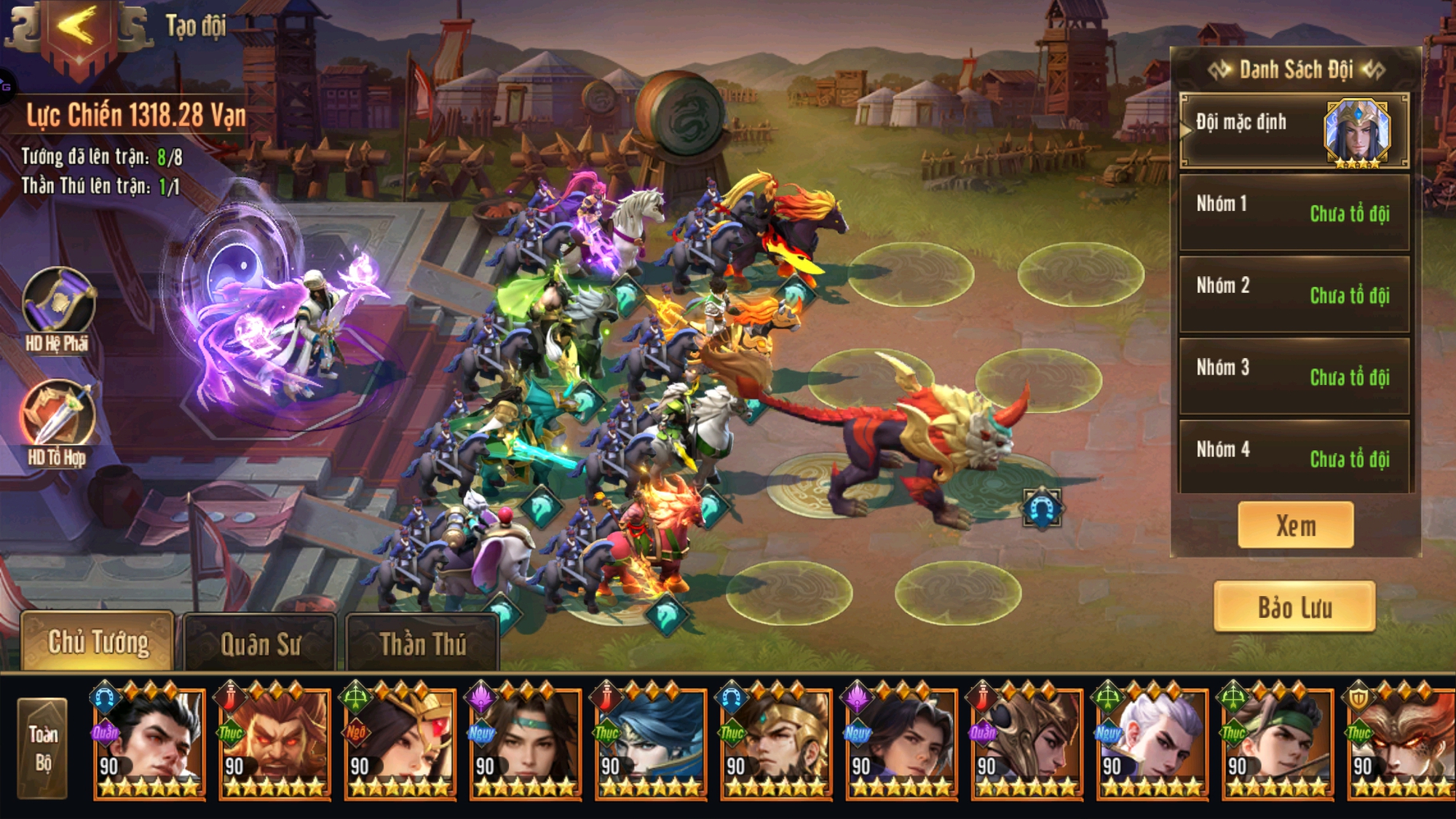Select the Nhóm 2 team row
Image resolution: width=1456 pixels, height=819 pixels.
(x=1294, y=294)
